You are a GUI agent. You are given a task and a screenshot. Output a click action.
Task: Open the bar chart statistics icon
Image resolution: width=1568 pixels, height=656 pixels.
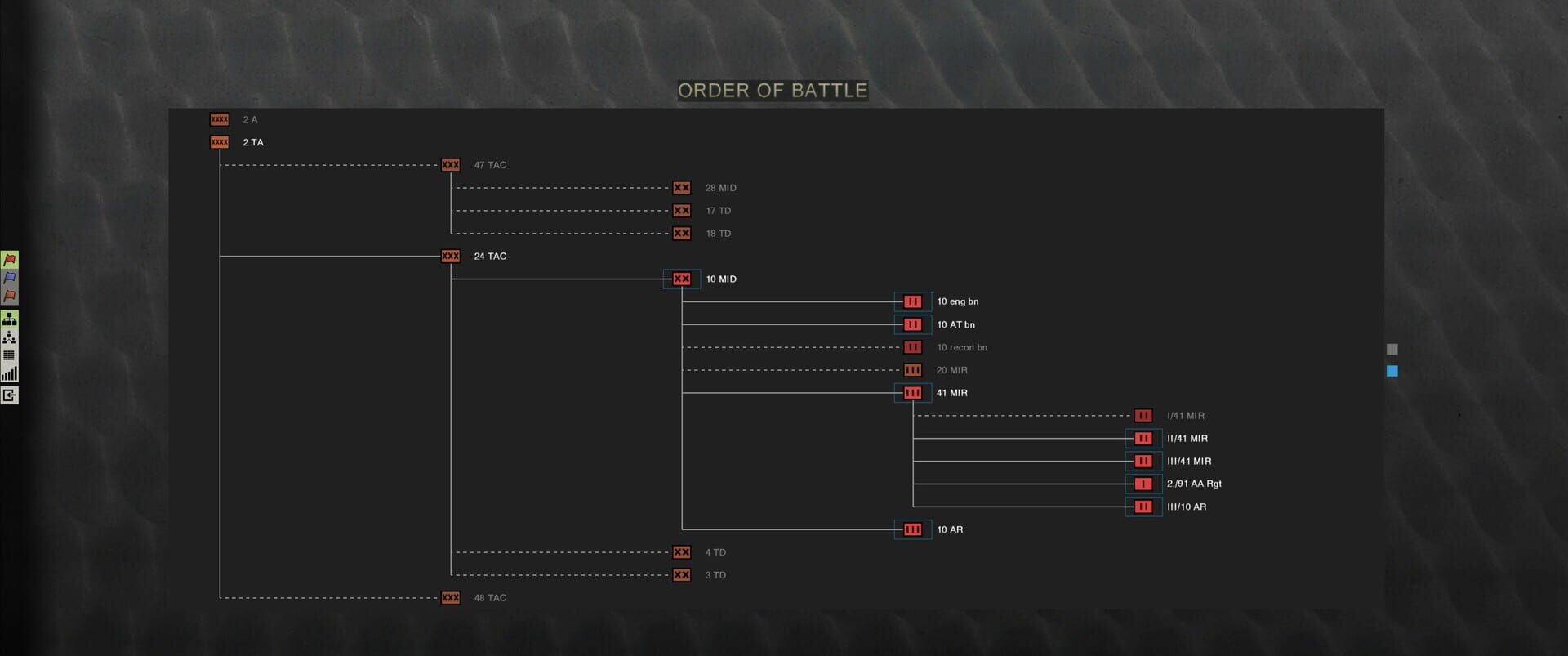click(9, 373)
